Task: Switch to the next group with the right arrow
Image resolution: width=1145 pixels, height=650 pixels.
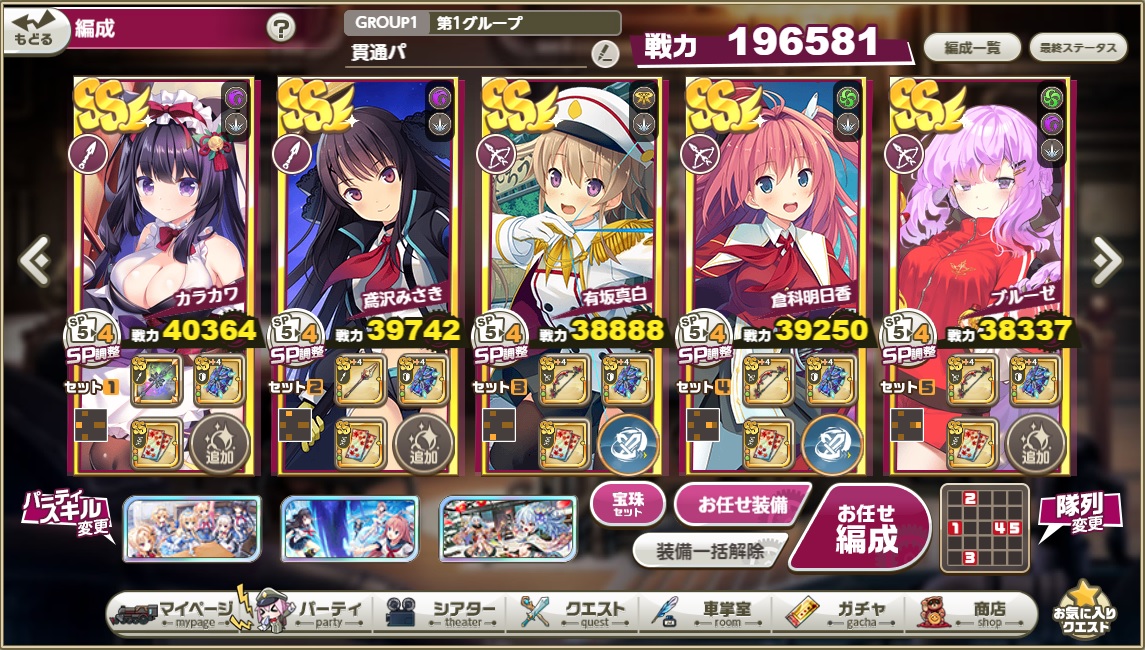Action: click(x=1107, y=261)
